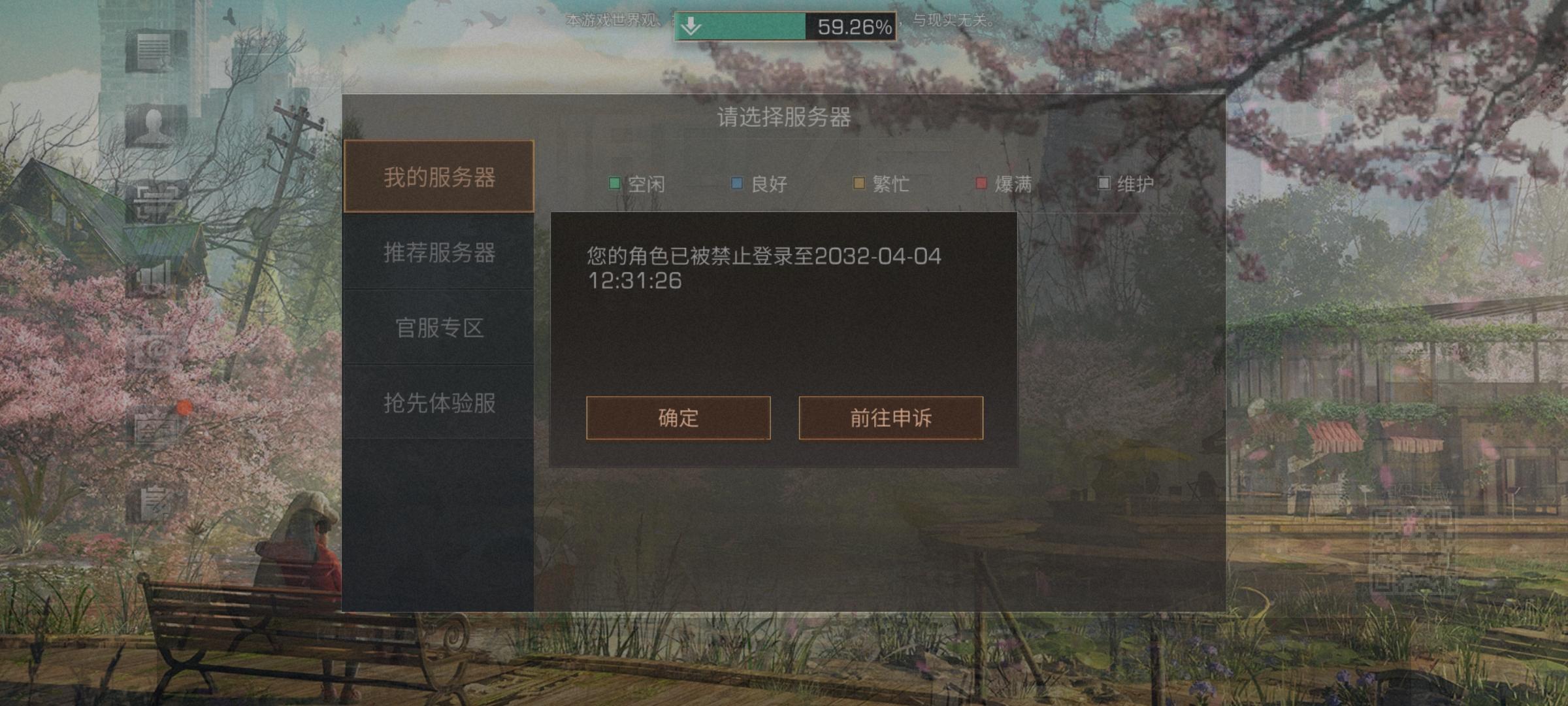
Task: Toggle the red 爆满 server status filter
Action: pos(1002,184)
